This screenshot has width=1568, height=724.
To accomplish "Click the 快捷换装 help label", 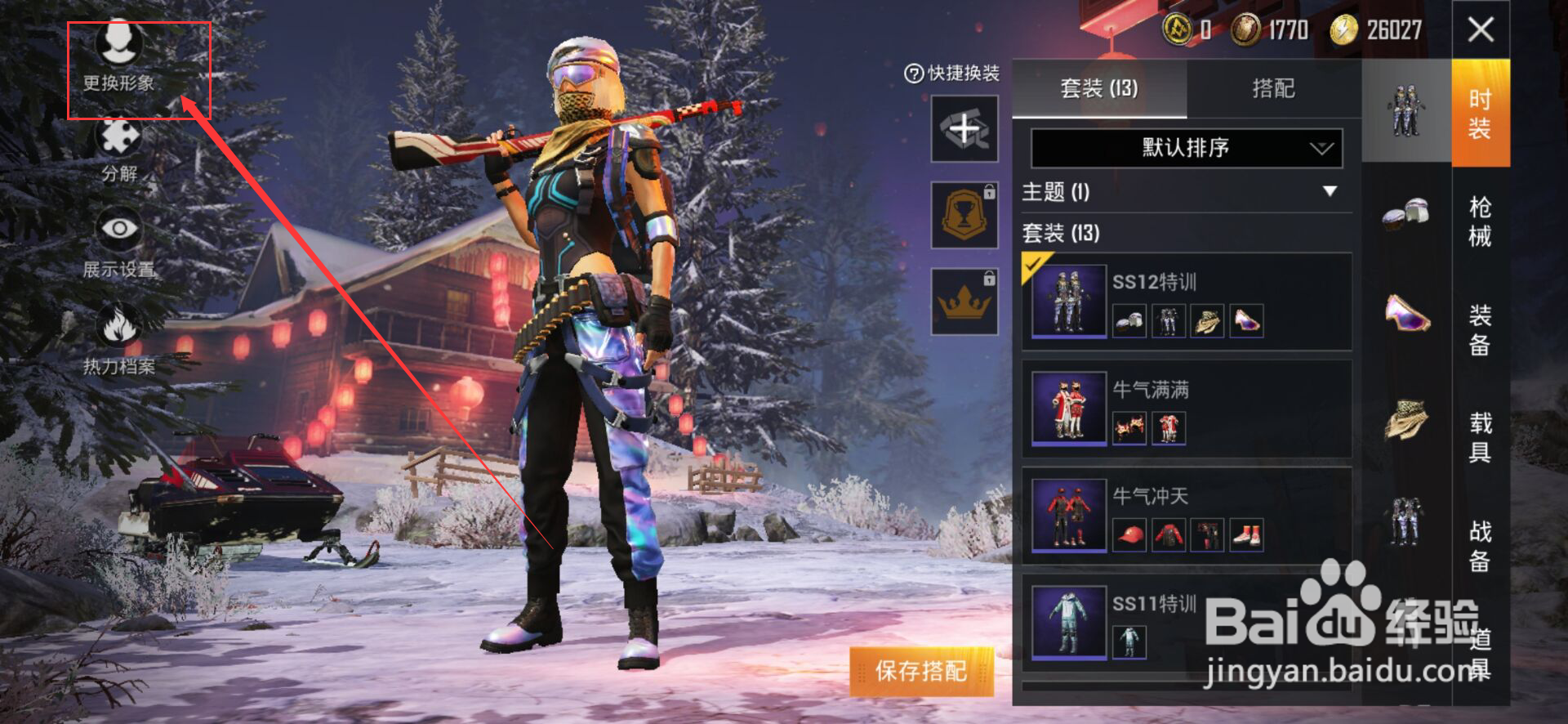I will 952,74.
